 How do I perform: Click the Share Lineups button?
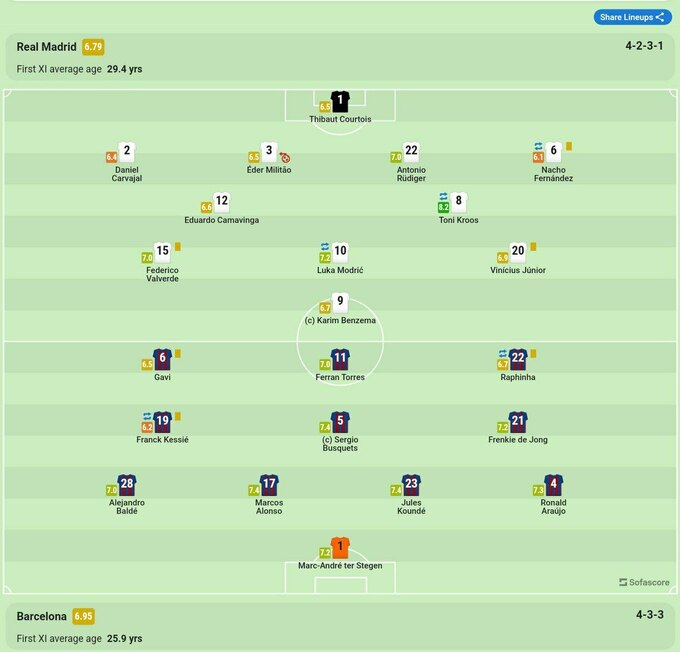(633, 17)
